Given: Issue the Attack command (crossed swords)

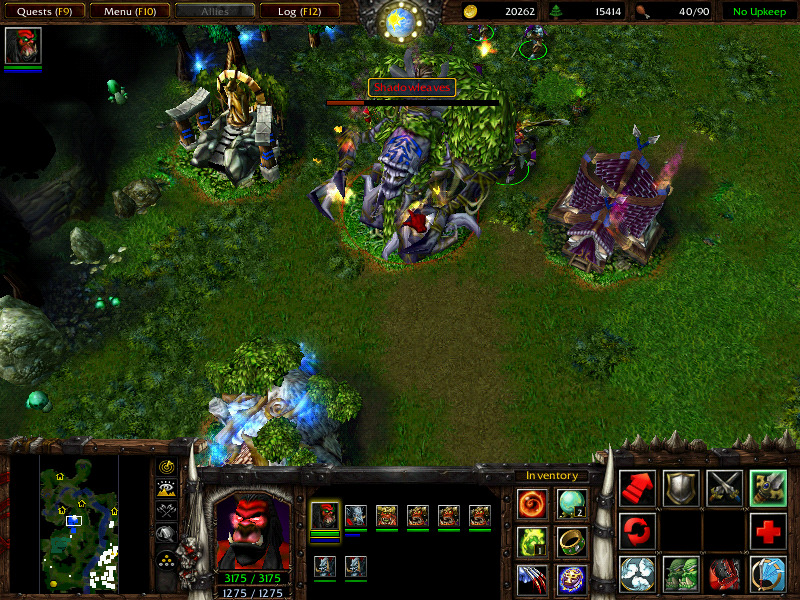Looking at the screenshot, I should tap(725, 487).
